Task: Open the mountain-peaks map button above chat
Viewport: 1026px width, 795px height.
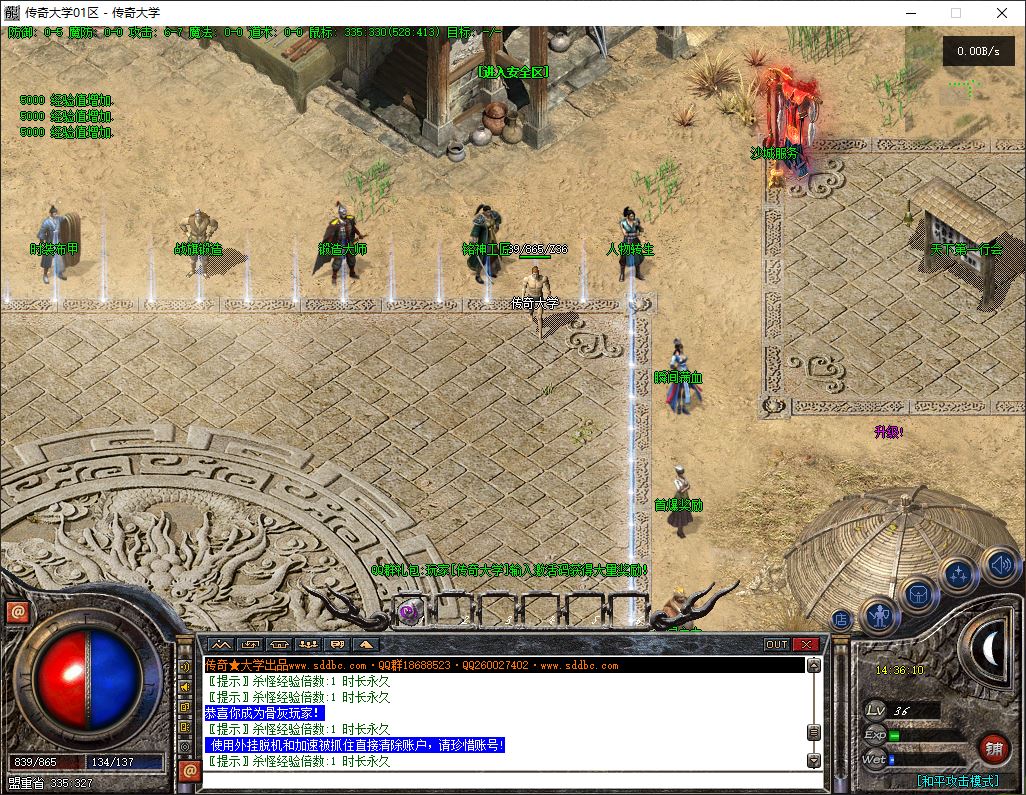Action: [219, 645]
